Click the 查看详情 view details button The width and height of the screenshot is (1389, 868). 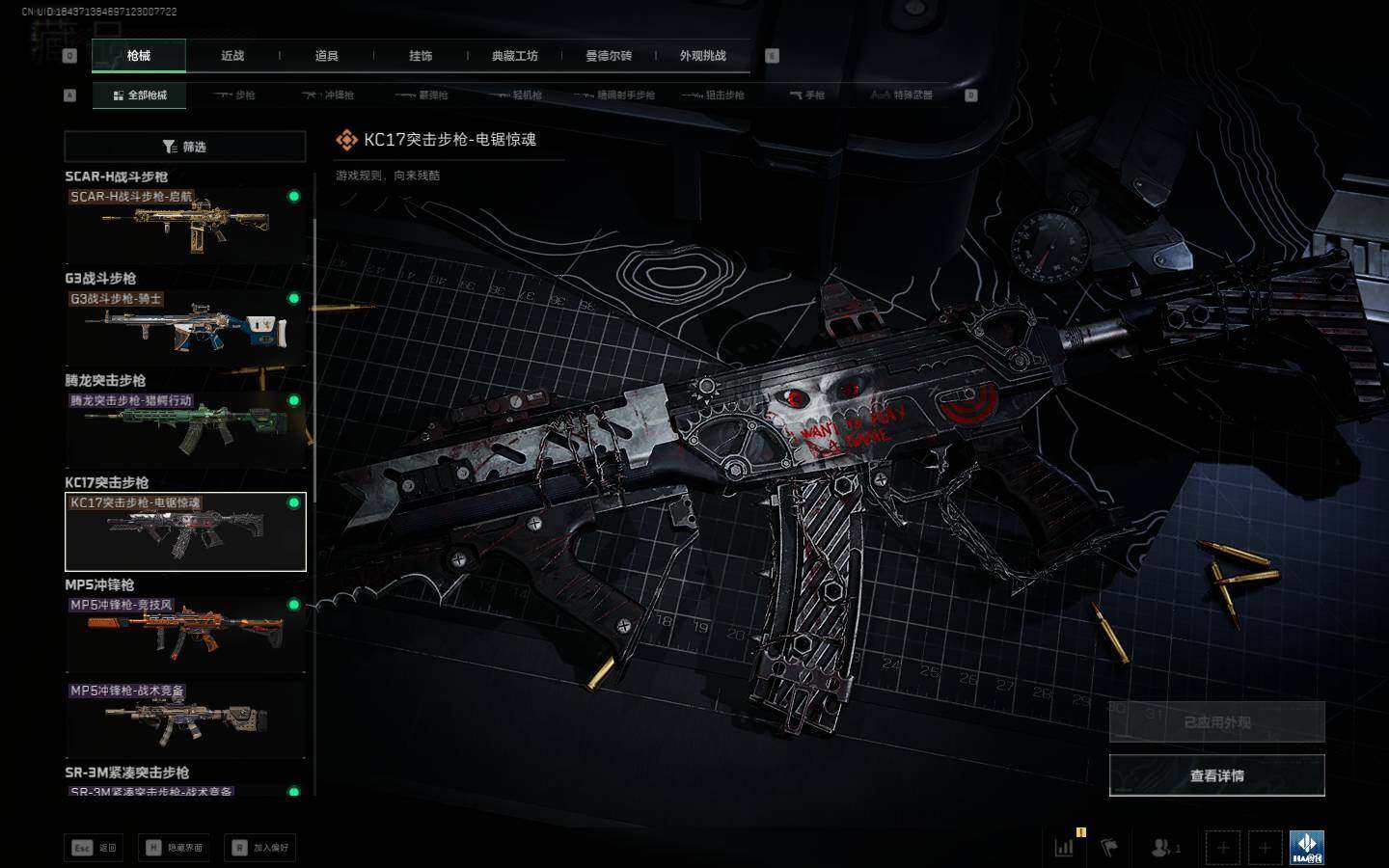click(1216, 775)
